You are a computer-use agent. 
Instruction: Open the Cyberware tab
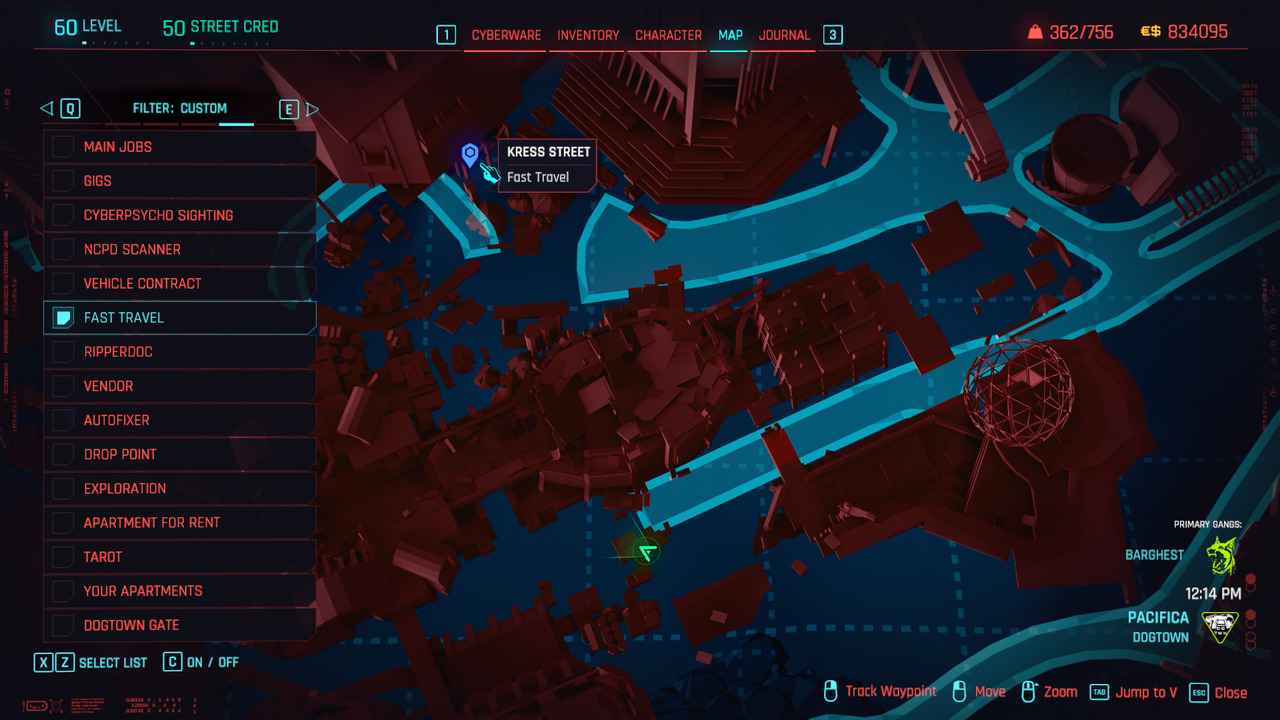point(506,35)
